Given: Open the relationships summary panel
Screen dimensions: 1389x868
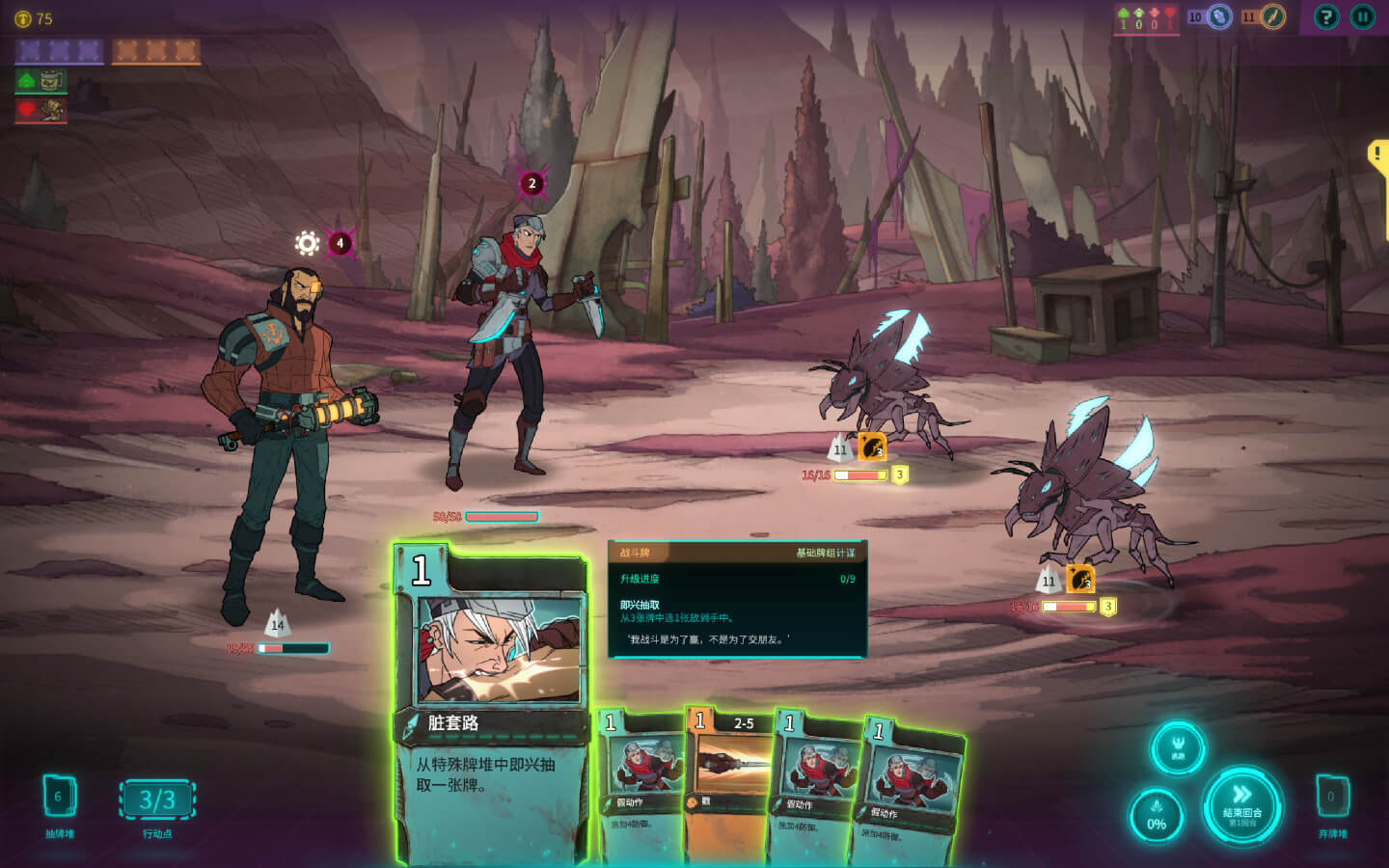Looking at the screenshot, I should 1145,17.
